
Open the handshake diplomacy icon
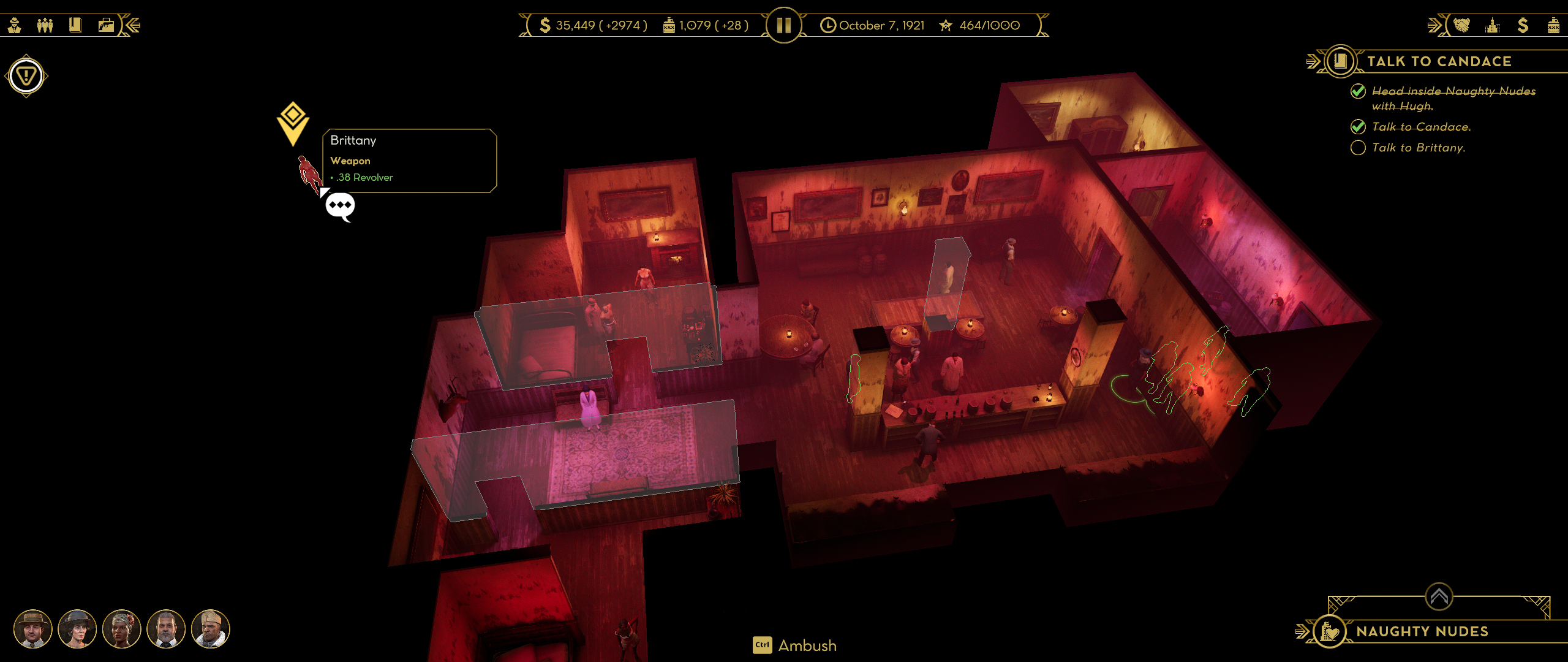1461,25
